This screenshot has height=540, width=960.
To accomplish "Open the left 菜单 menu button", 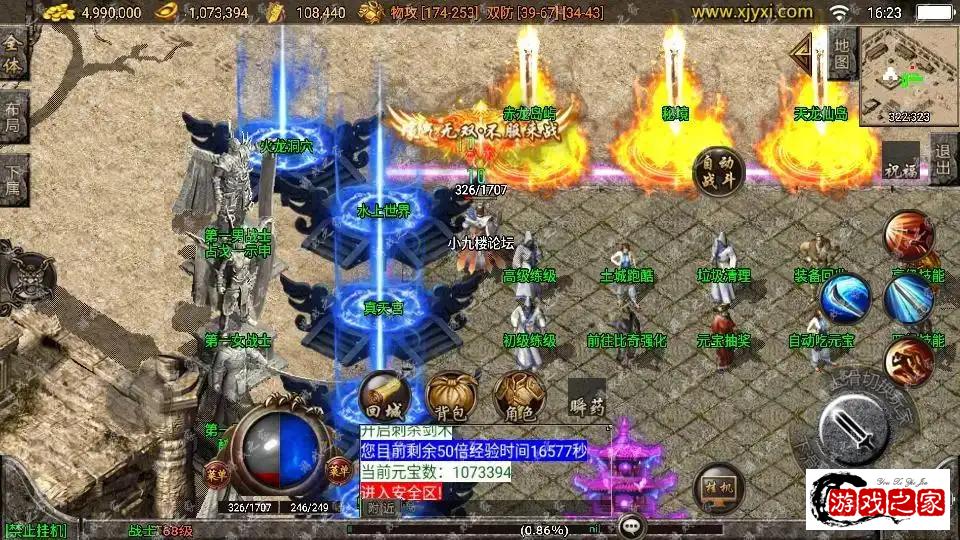I will click(215, 472).
